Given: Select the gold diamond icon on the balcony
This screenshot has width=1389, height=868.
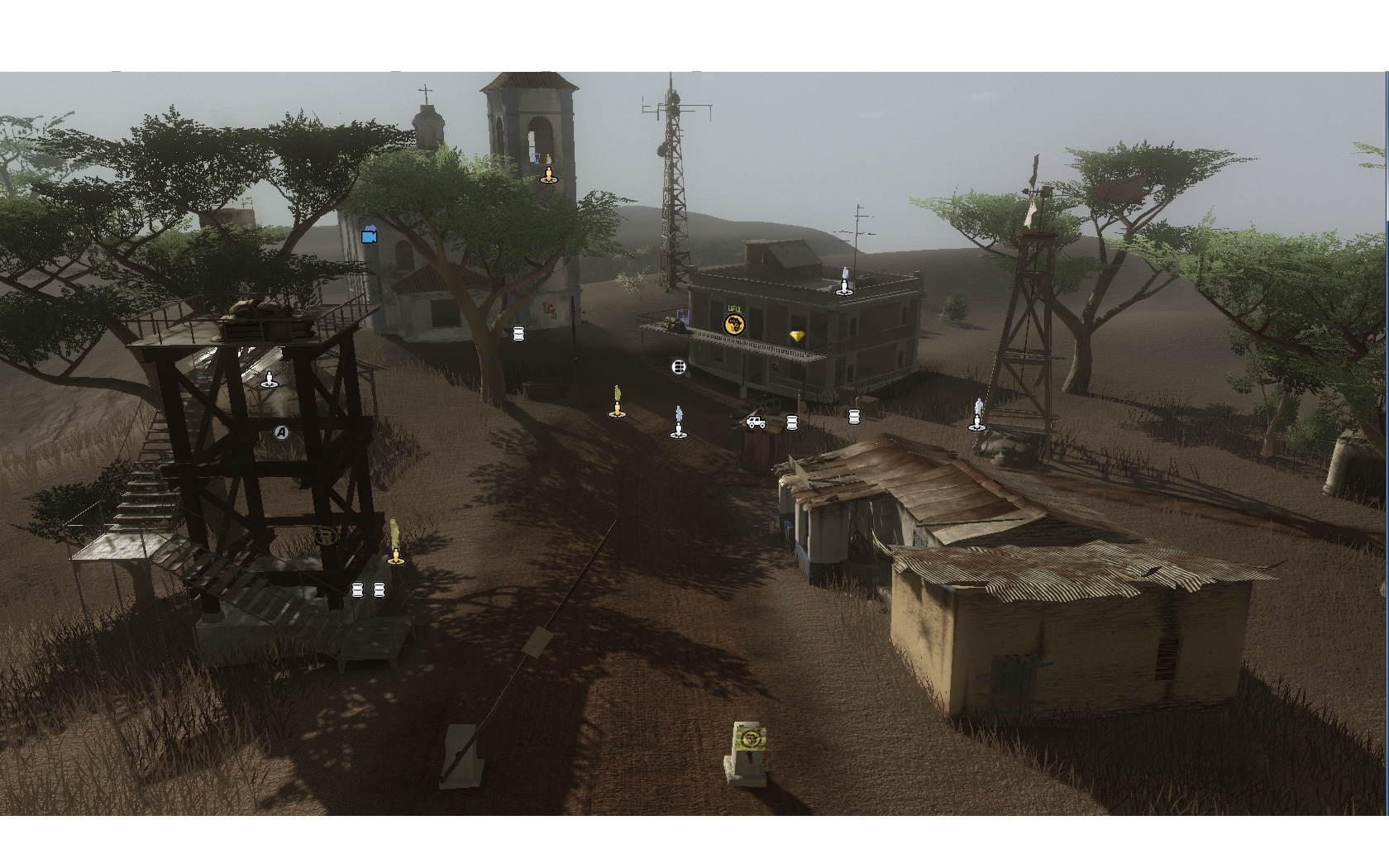Looking at the screenshot, I should pyautogui.click(x=798, y=337).
